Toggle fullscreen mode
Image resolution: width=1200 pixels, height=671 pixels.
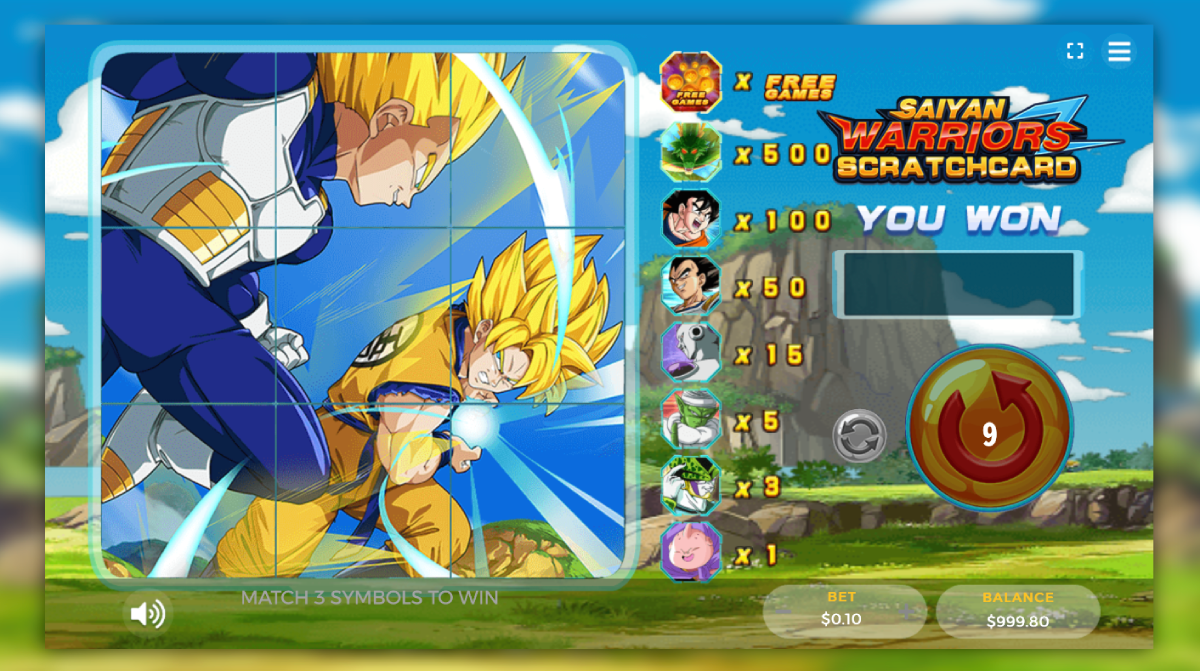(1075, 51)
